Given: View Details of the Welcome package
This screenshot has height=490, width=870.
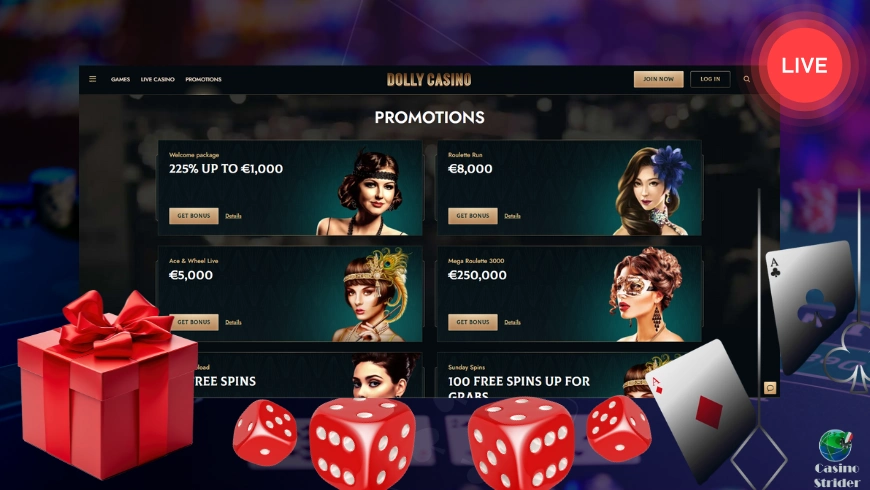Looking at the screenshot, I should (x=233, y=215).
